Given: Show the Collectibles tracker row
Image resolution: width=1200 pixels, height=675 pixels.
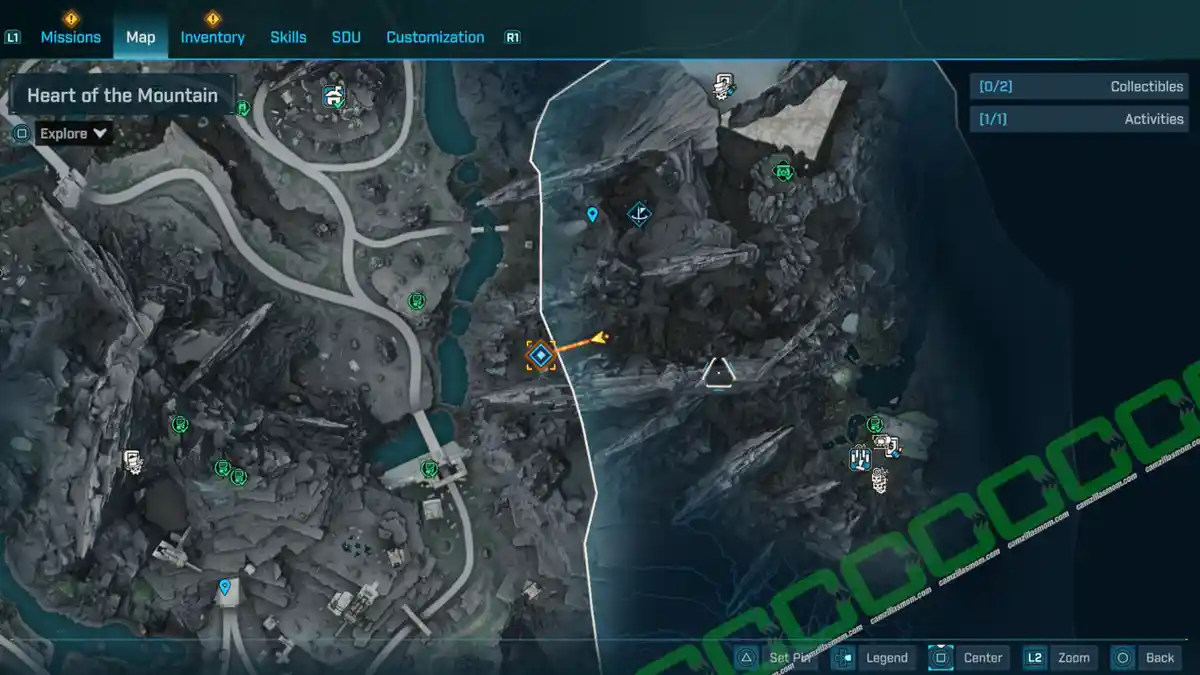Looking at the screenshot, I should tap(1076, 86).
